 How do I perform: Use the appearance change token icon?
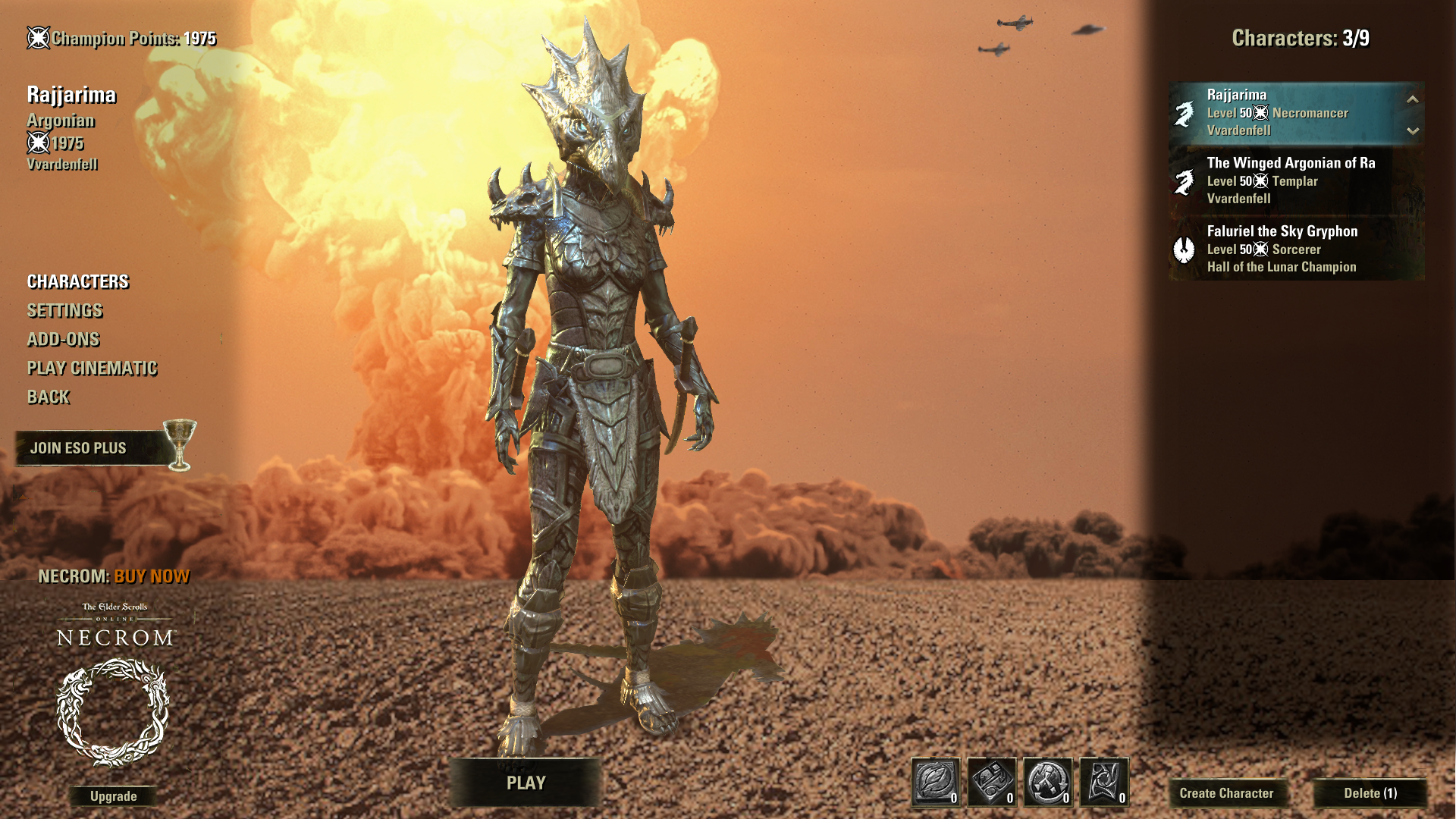point(992,782)
